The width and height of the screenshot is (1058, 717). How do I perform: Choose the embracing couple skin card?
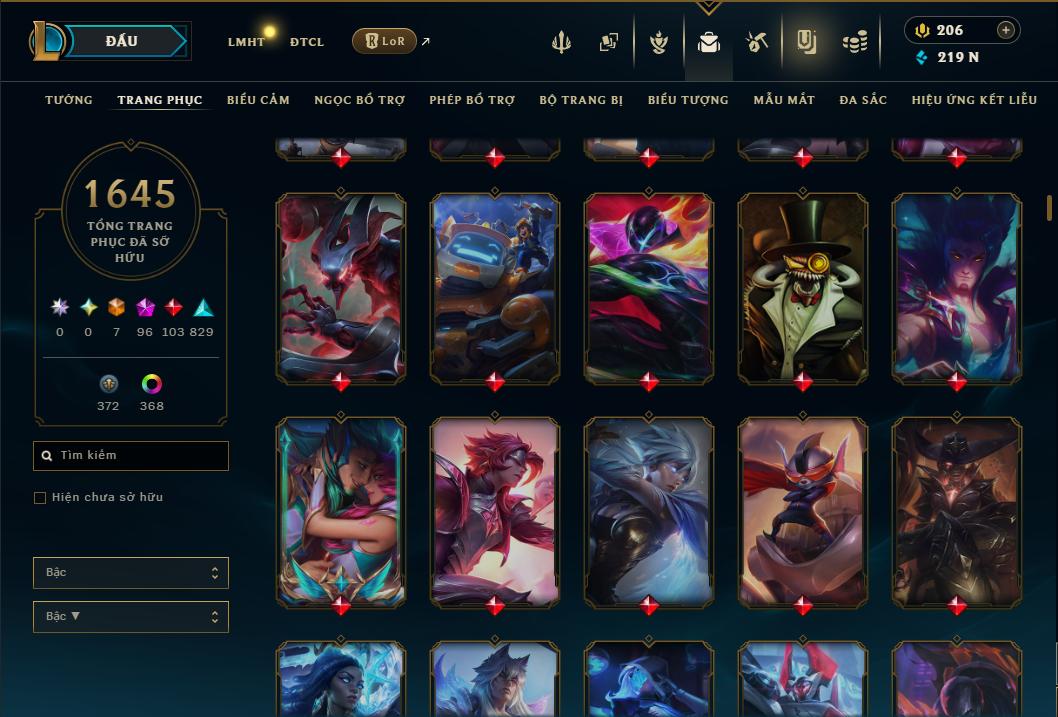pos(341,511)
